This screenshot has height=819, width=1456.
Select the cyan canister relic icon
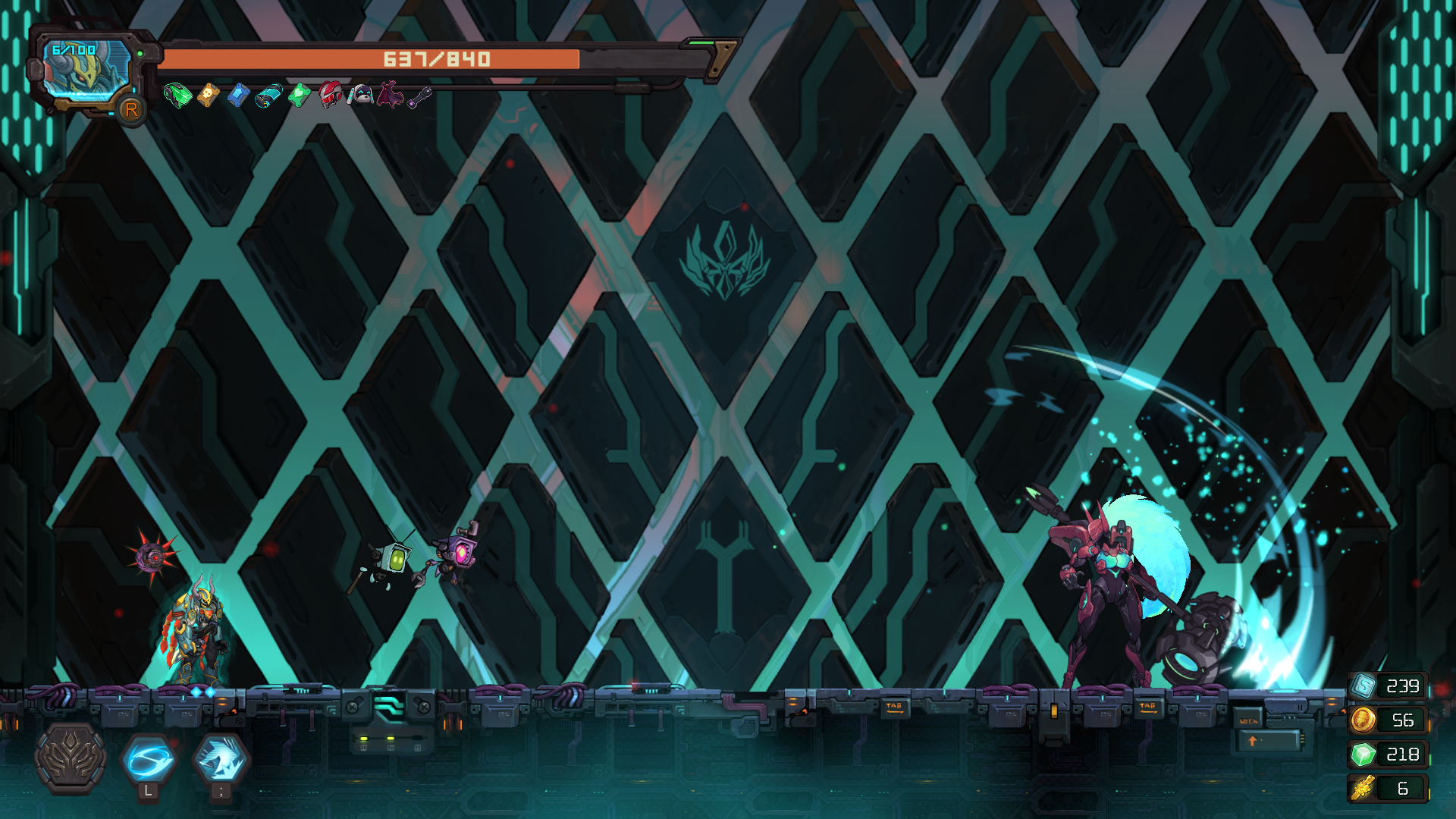coord(268,96)
